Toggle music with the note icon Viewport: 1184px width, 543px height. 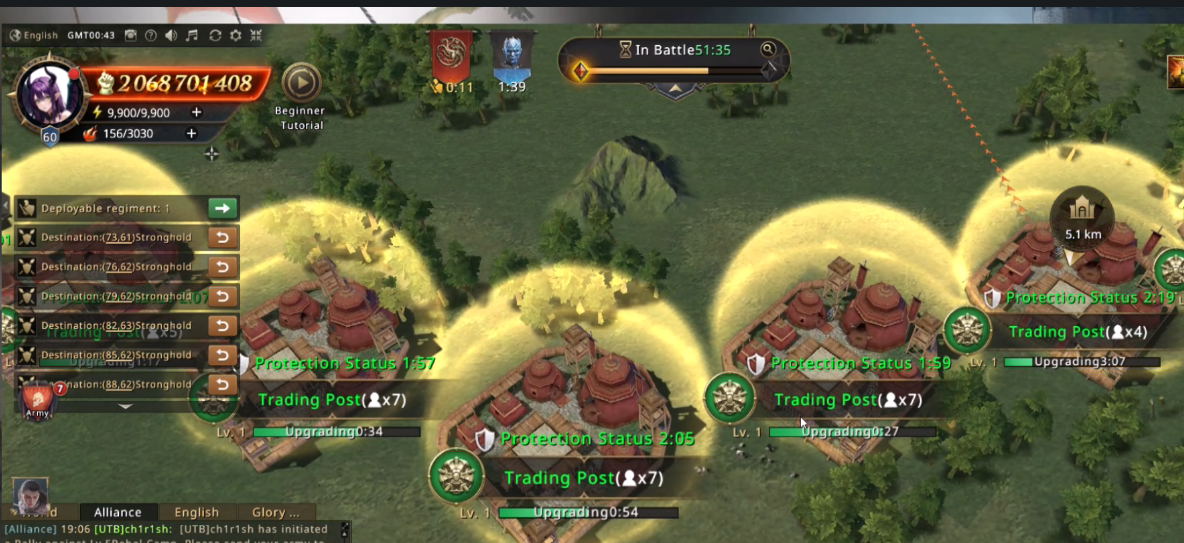(x=192, y=35)
